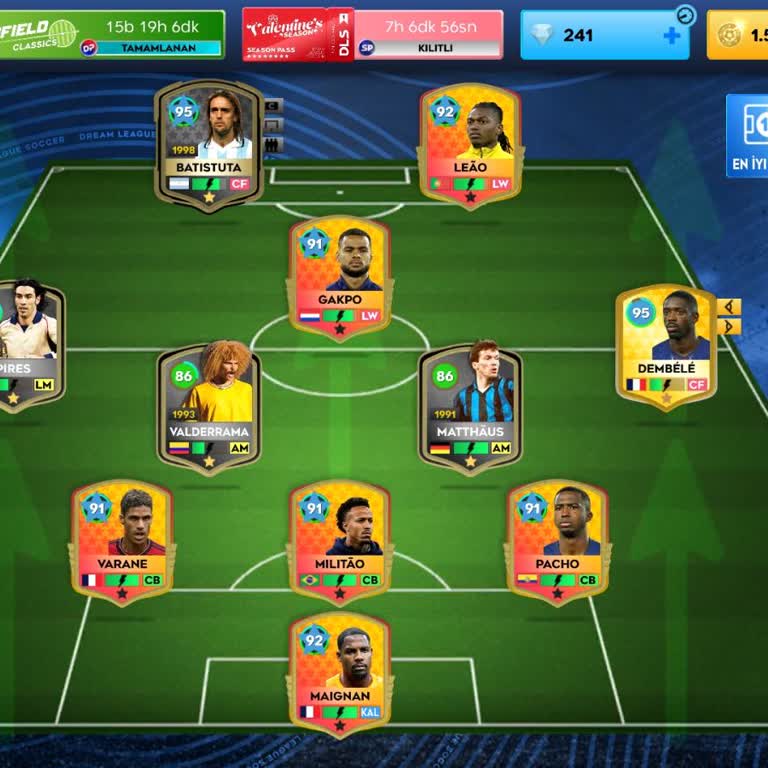Click the captain C badge beside Batistuta

274,105
